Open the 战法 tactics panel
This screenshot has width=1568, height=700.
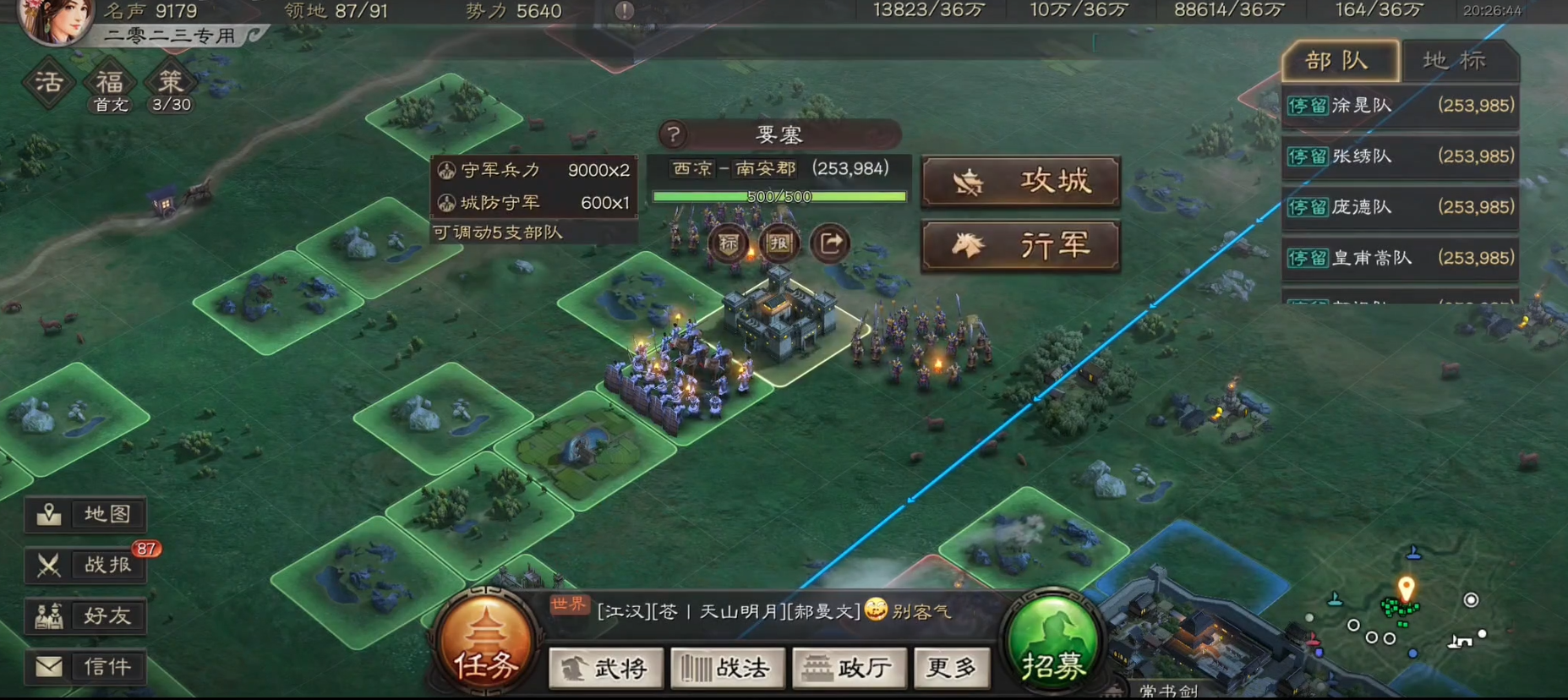(727, 668)
